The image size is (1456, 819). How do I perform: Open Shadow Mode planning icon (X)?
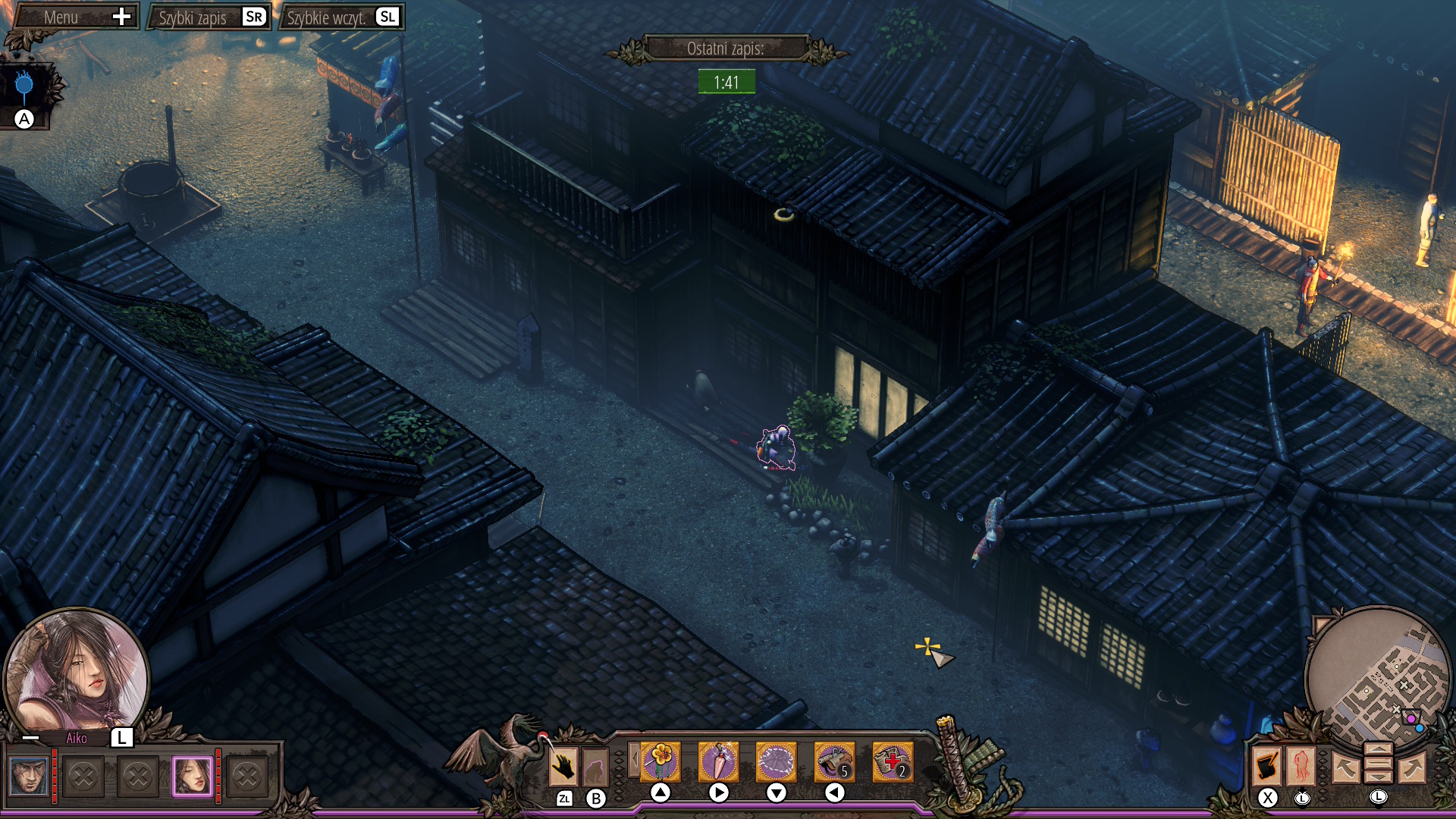(x=1266, y=766)
